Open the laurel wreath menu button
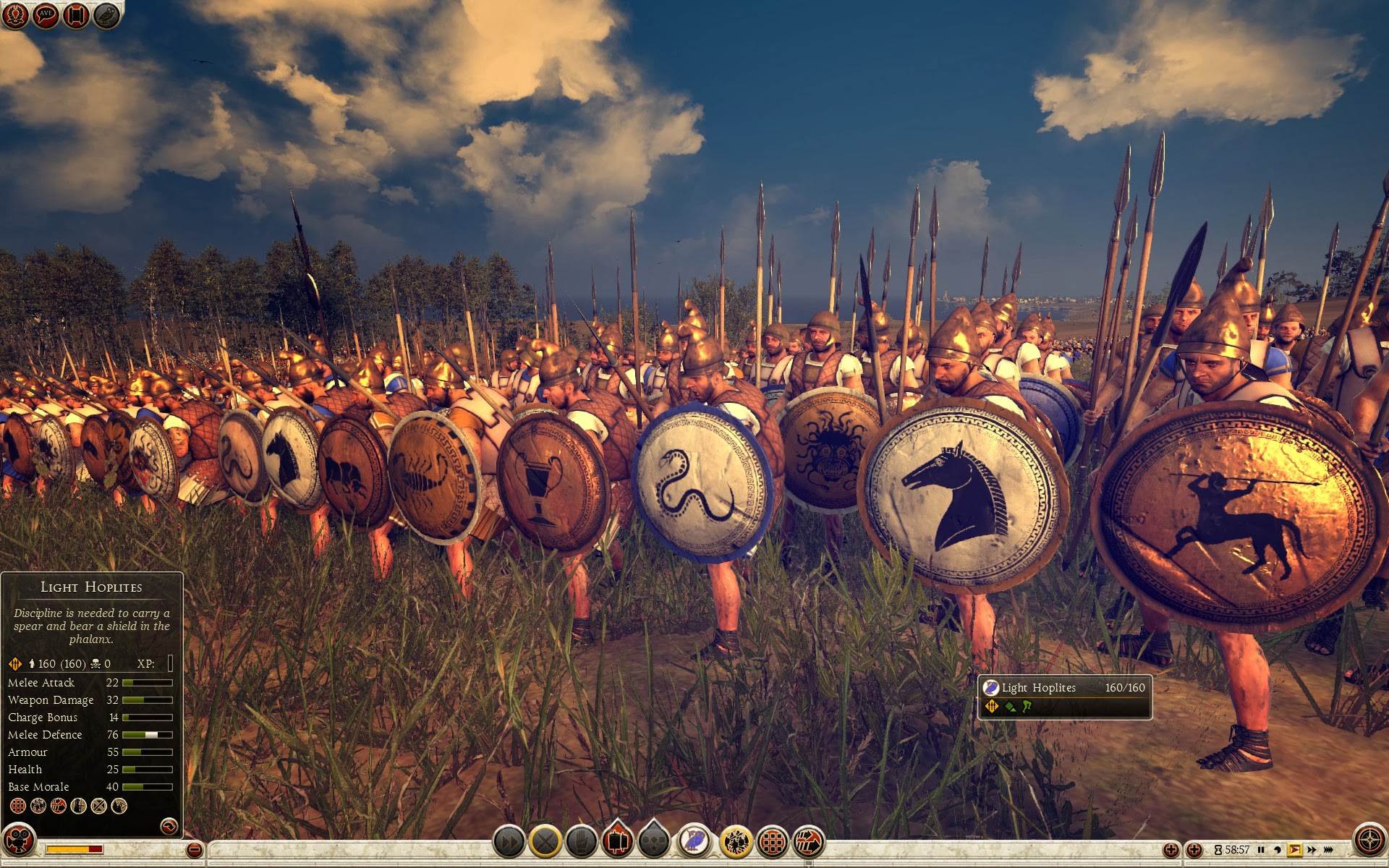The image size is (1389, 868). [x=15, y=15]
